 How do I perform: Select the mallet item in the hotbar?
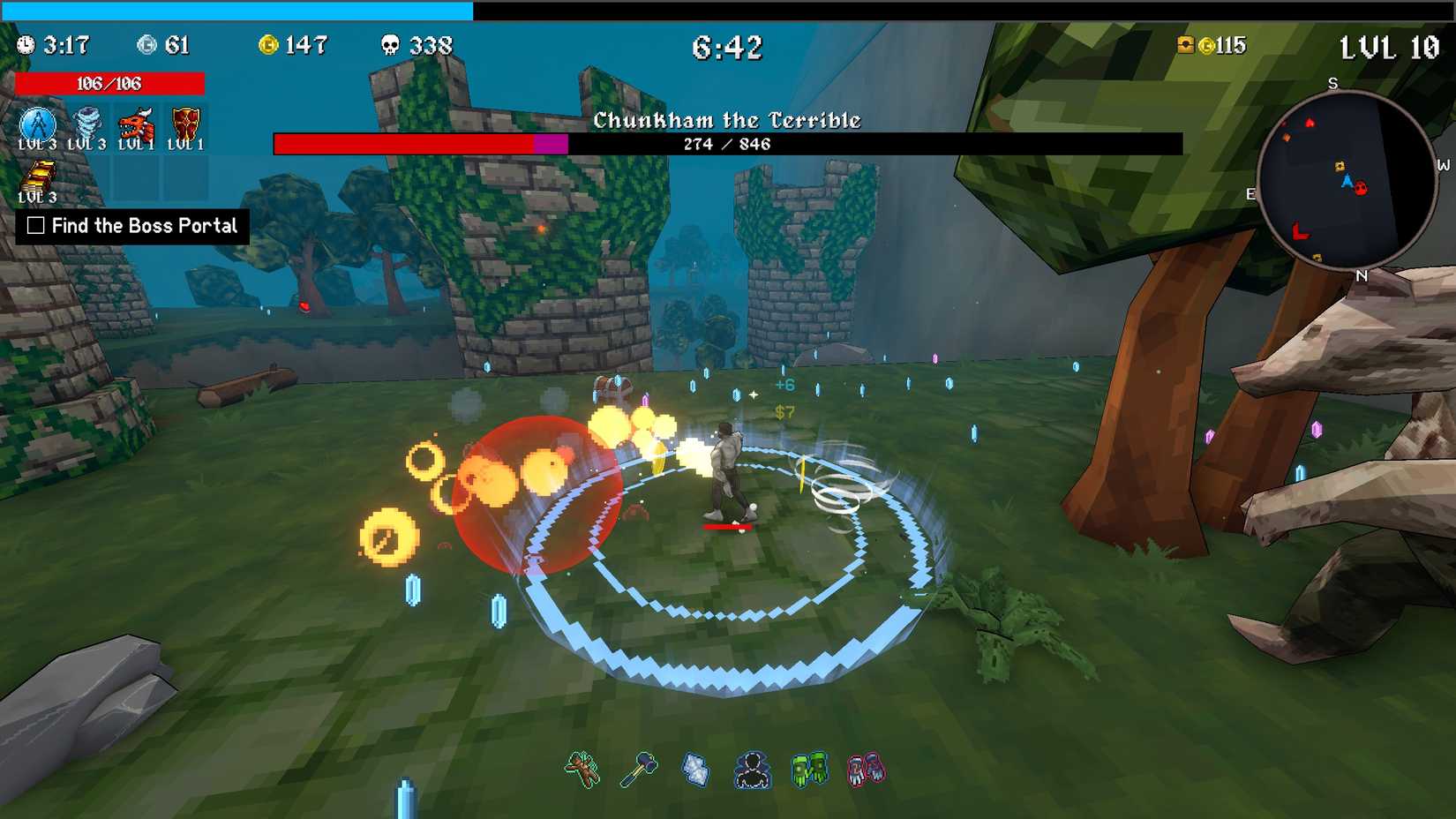(639, 769)
